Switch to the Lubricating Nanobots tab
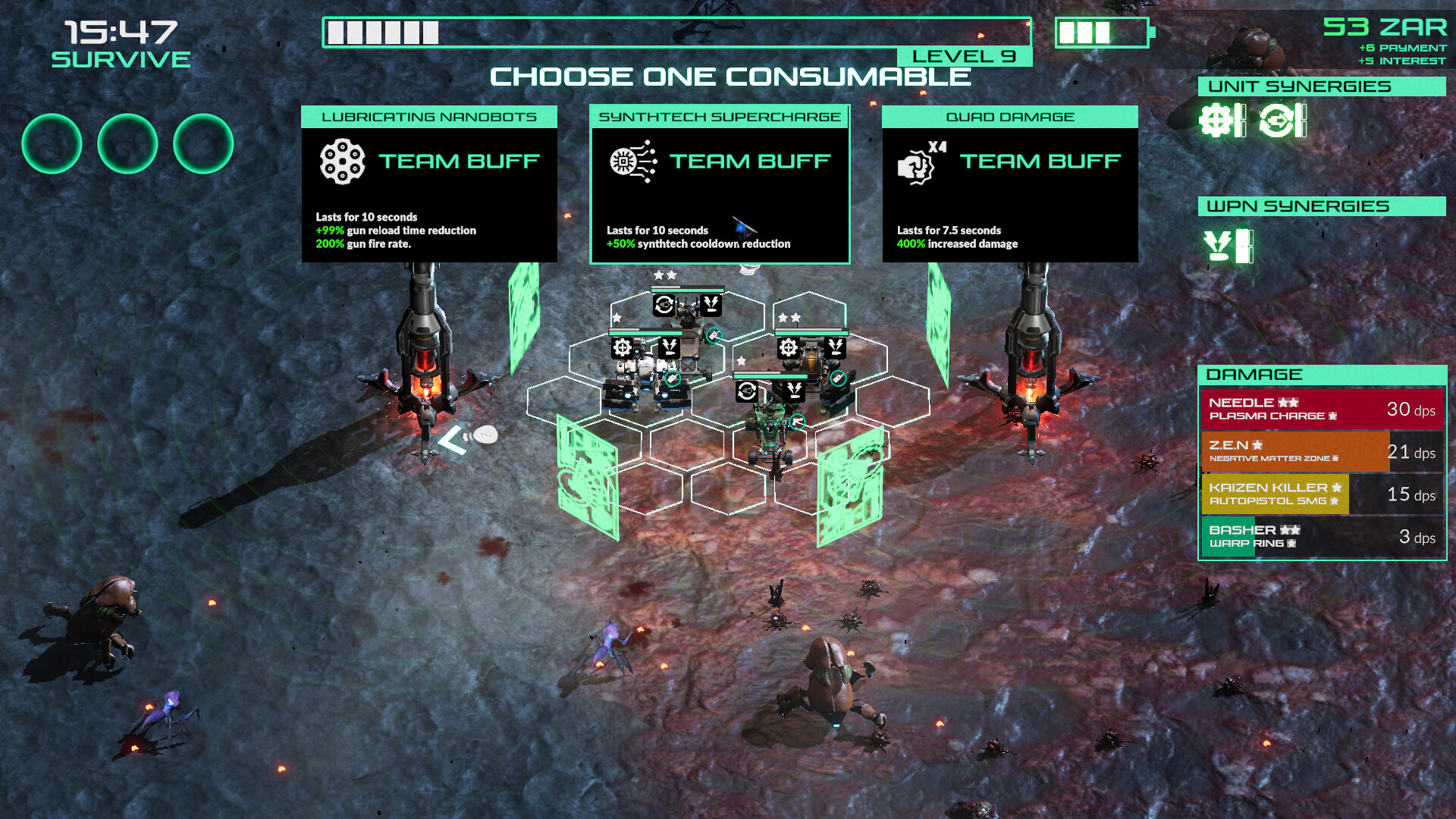 click(x=428, y=116)
